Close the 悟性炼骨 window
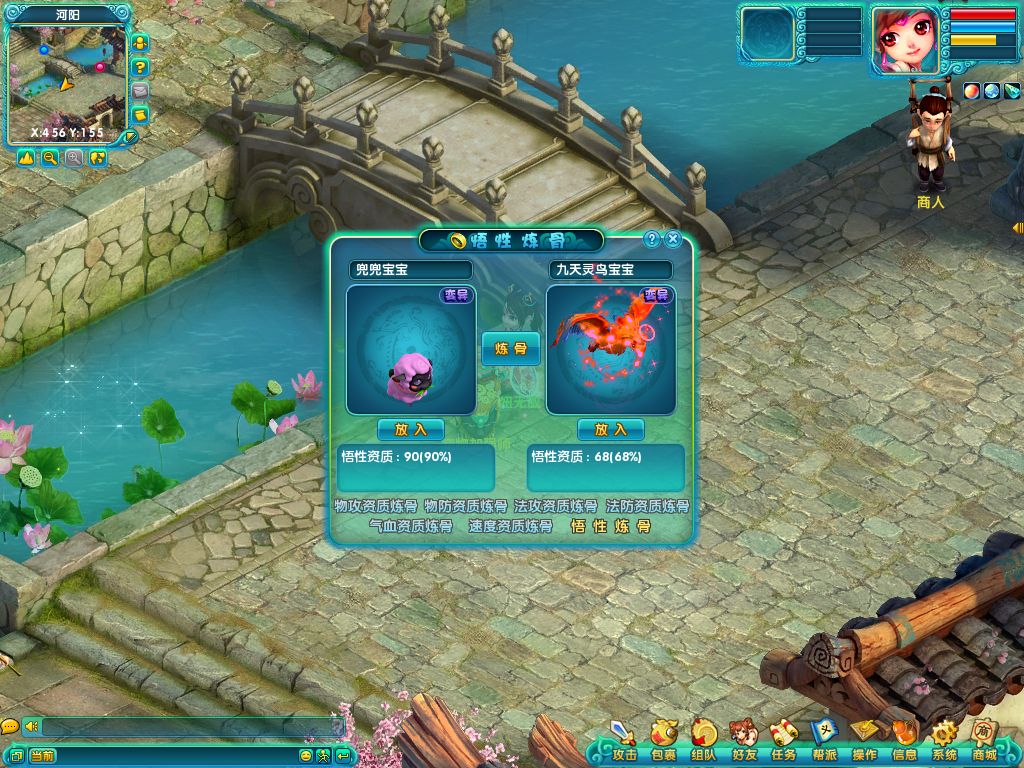 (x=673, y=239)
